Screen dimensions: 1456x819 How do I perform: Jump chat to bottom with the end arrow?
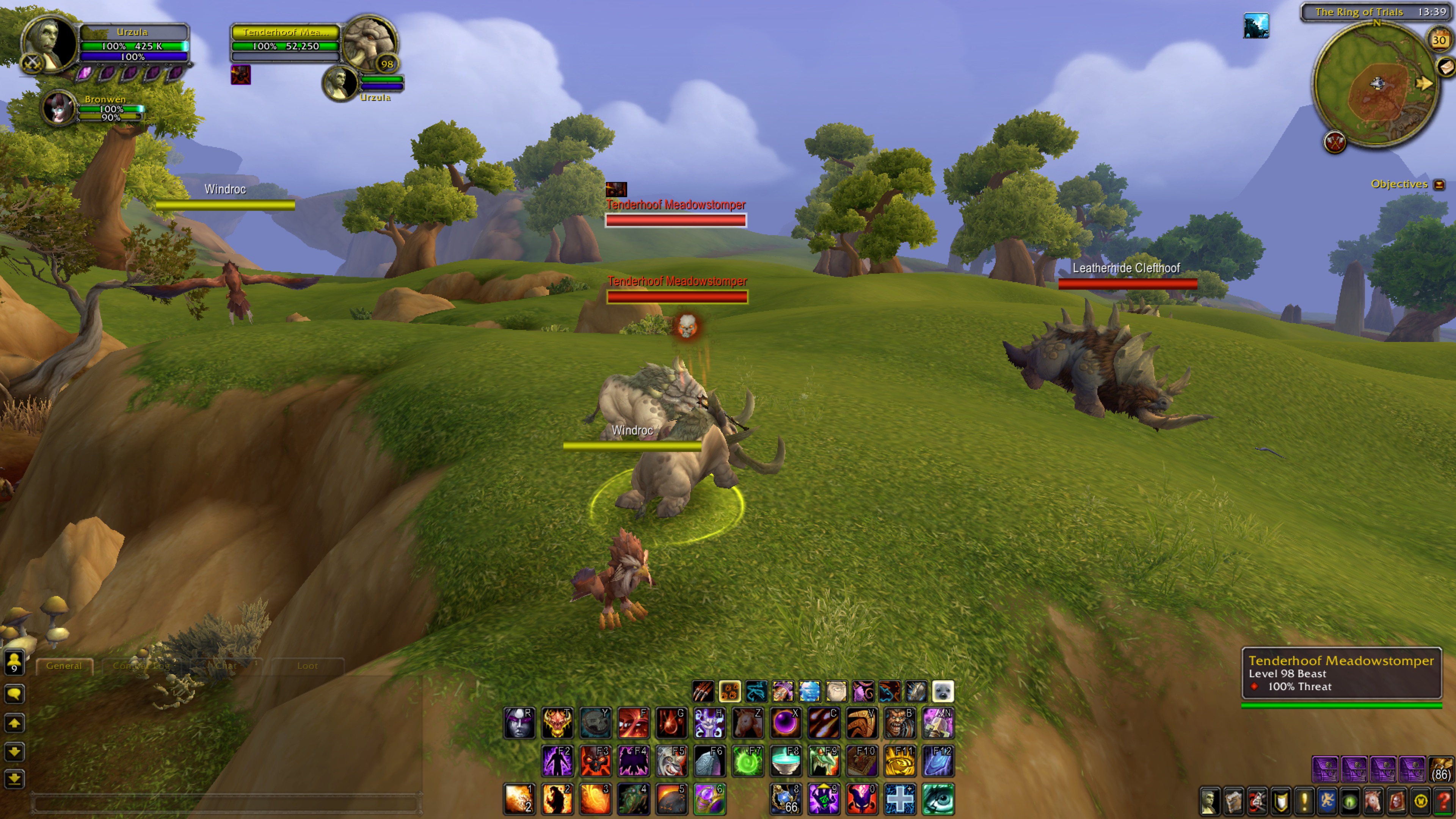14,780
